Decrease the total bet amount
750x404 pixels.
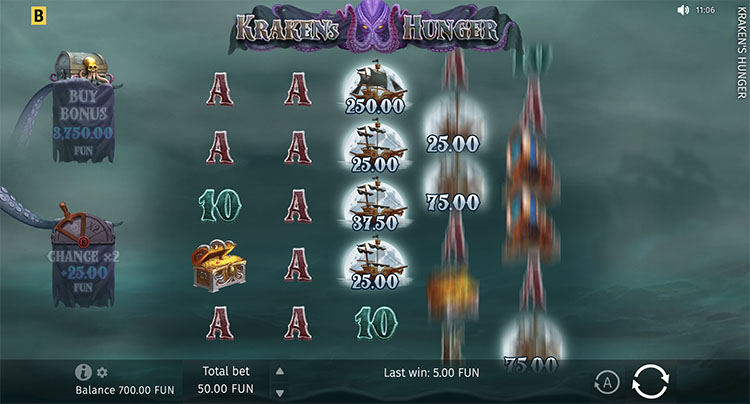[x=279, y=393]
